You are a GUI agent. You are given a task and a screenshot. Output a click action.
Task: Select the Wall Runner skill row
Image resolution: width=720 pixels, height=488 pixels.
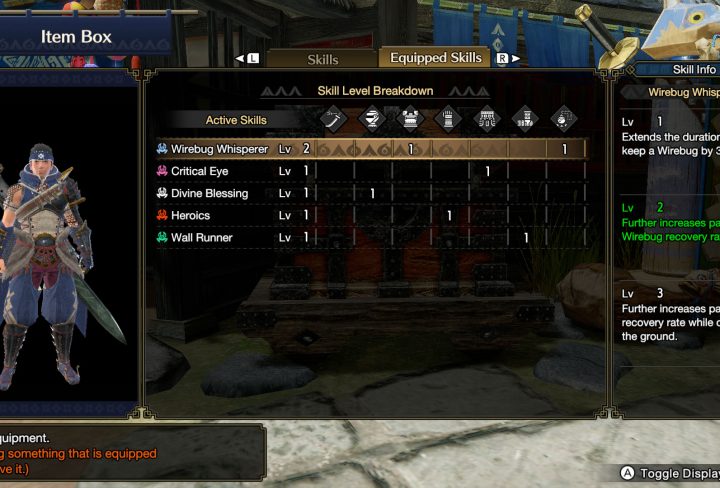pos(201,237)
